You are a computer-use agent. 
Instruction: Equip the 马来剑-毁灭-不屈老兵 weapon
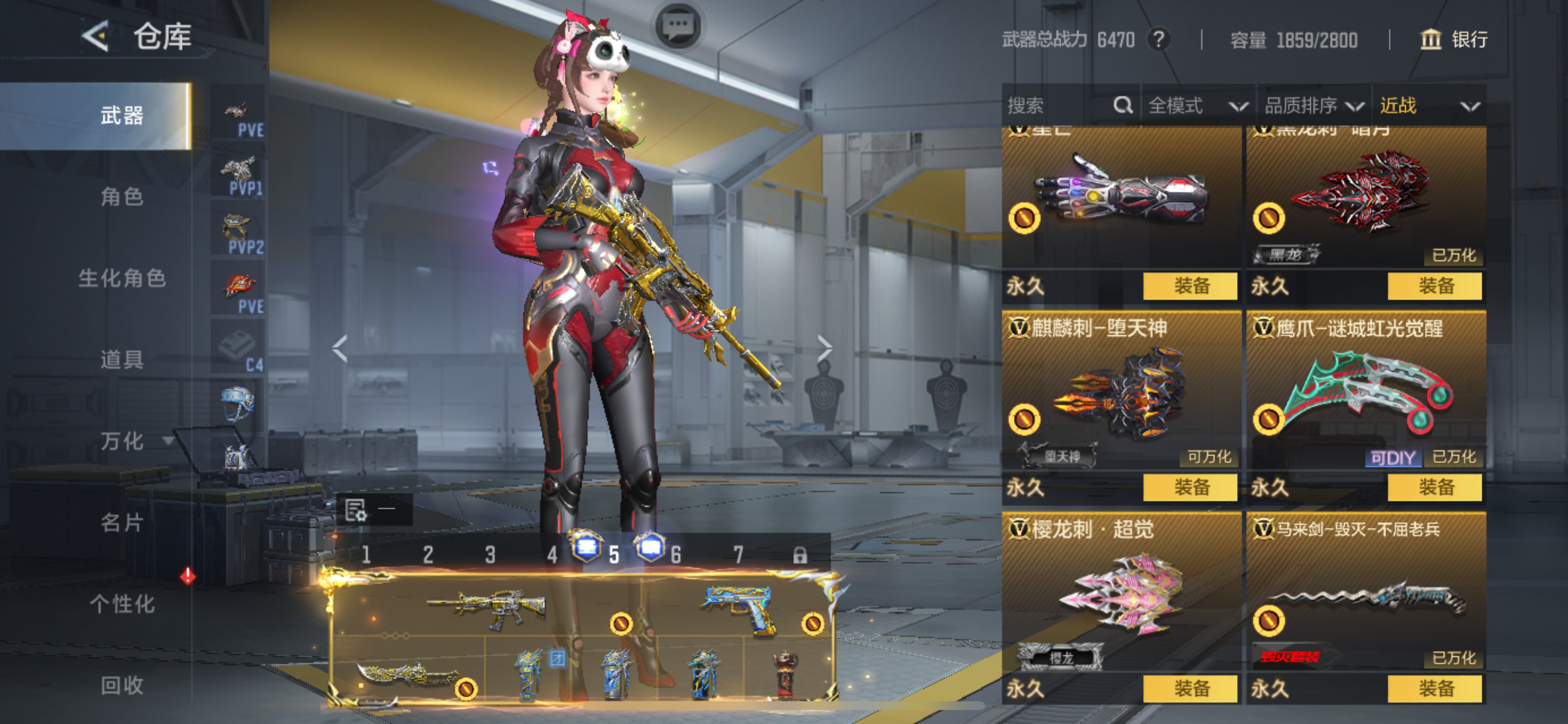coord(1434,688)
